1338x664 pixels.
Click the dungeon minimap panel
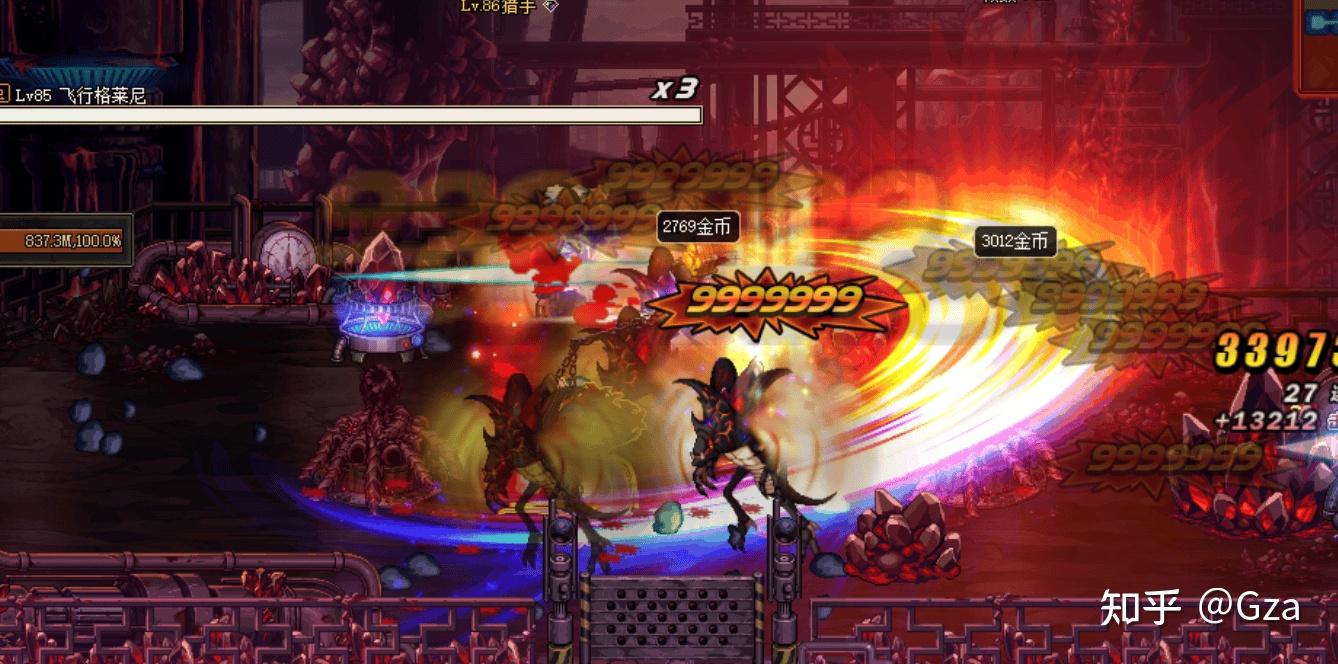[x=1318, y=42]
